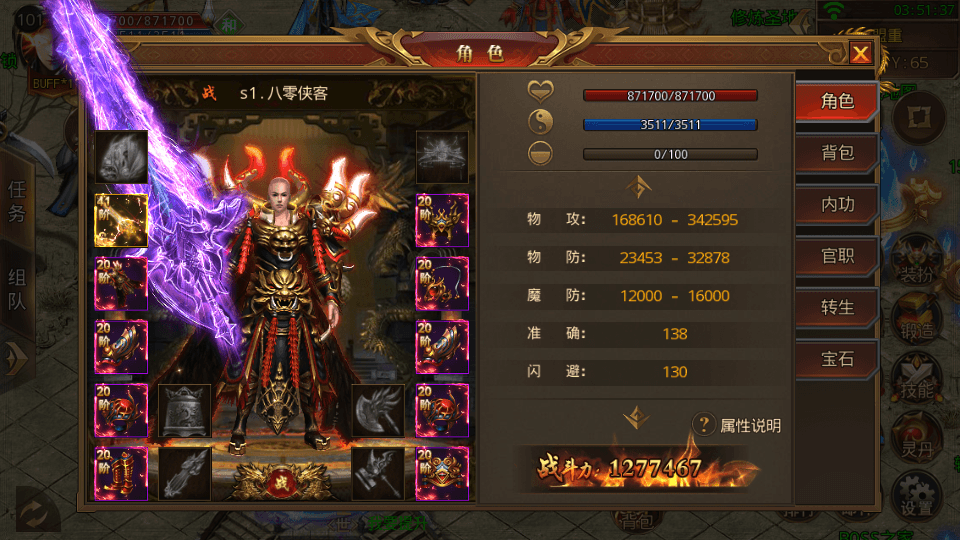Image resolution: width=960 pixels, height=540 pixels.
Task: Select the helmet silhouette slot
Action: tap(441, 156)
